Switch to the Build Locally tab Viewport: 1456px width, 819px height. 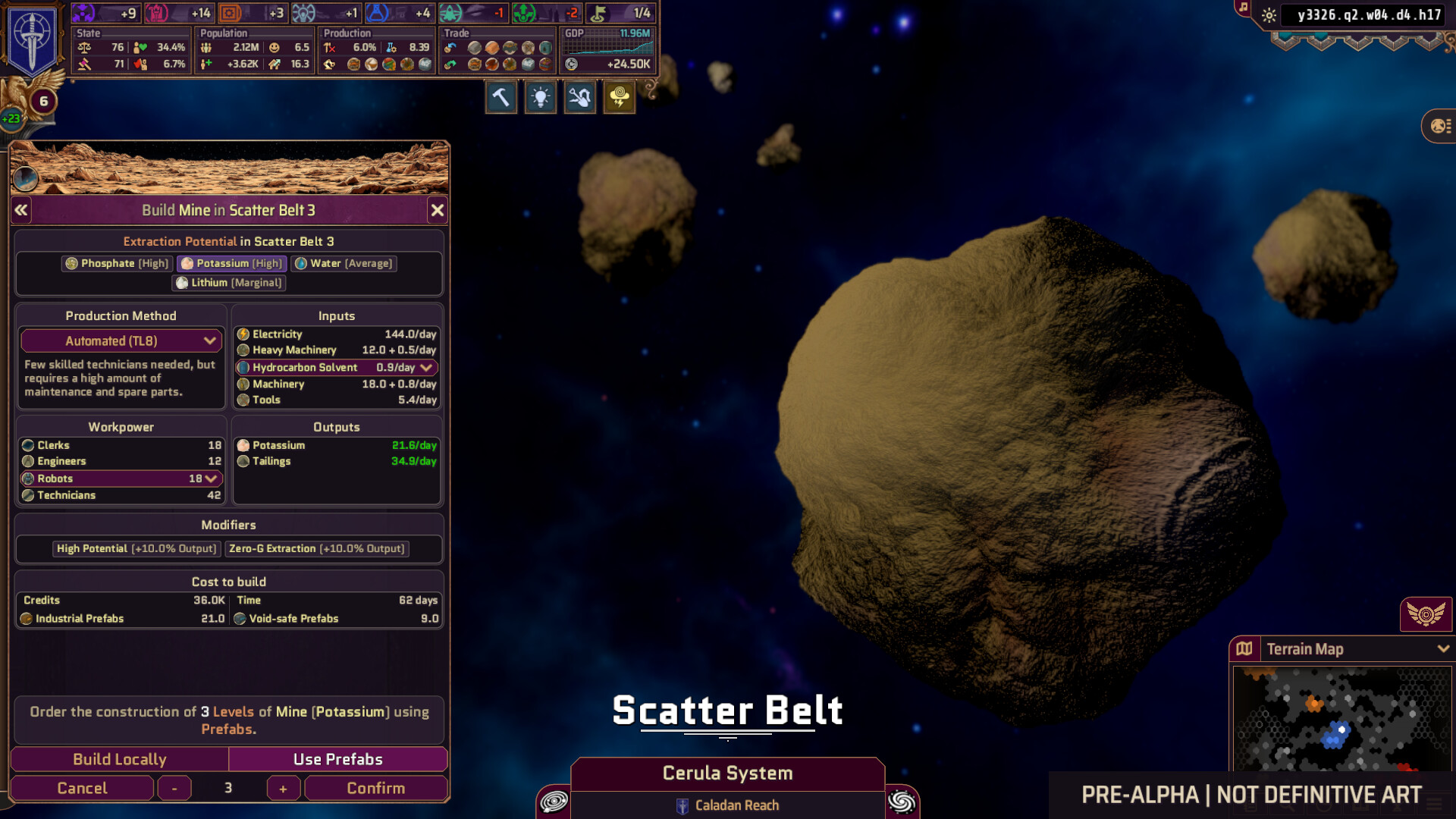[118, 759]
